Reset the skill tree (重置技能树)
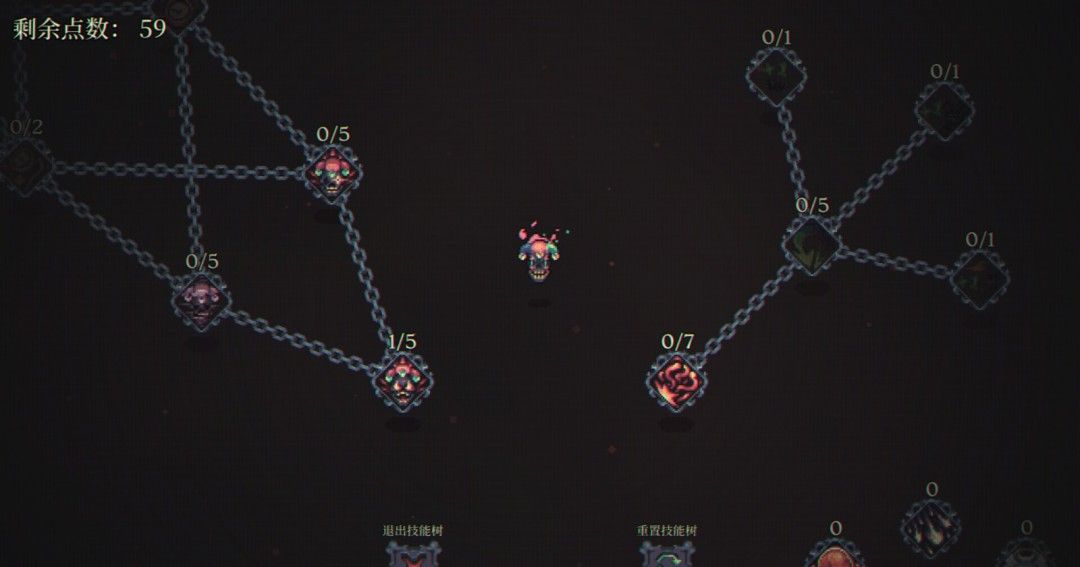This screenshot has width=1080, height=567. pos(667,551)
